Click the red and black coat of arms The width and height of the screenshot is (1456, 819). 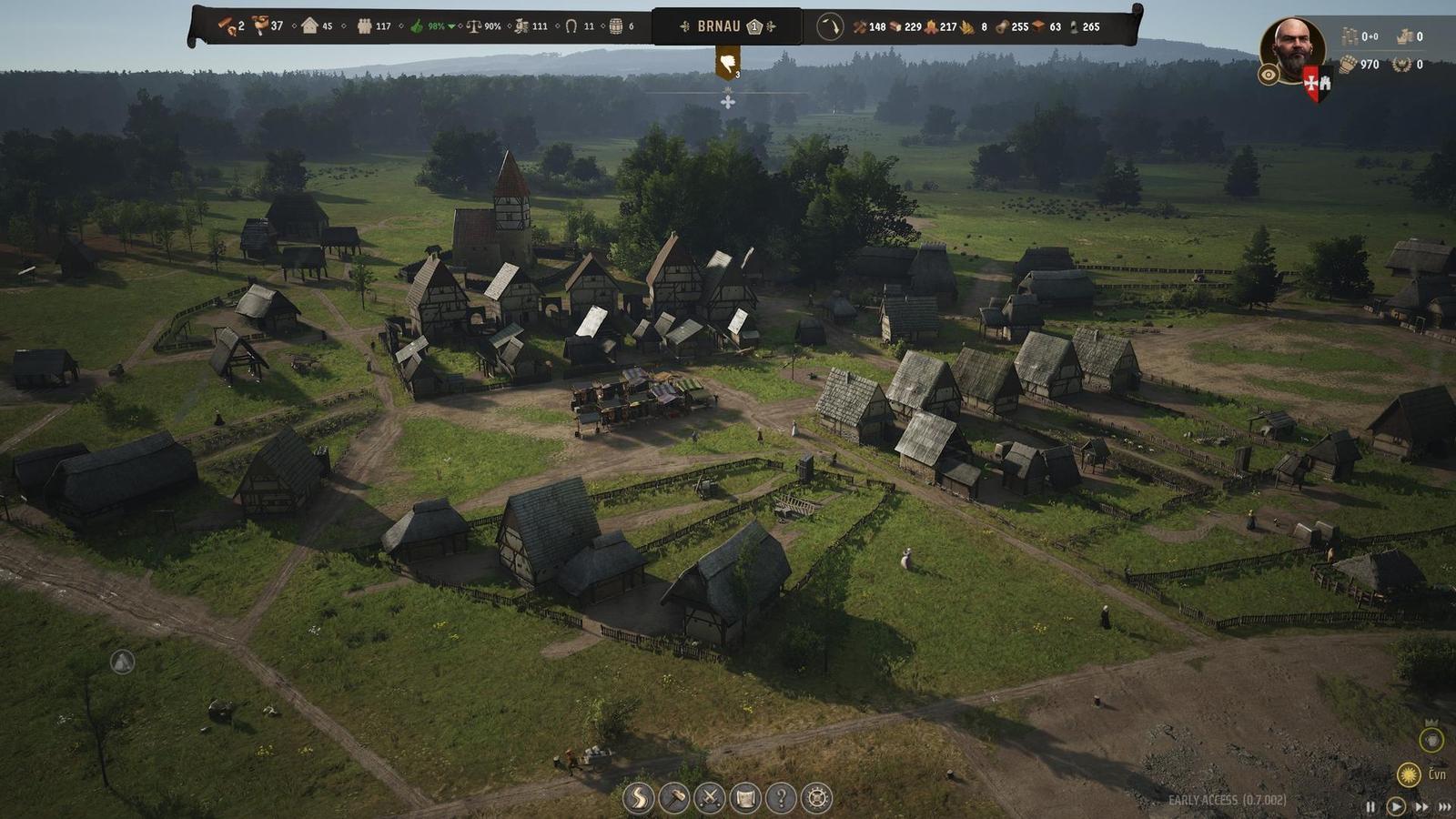click(1317, 84)
